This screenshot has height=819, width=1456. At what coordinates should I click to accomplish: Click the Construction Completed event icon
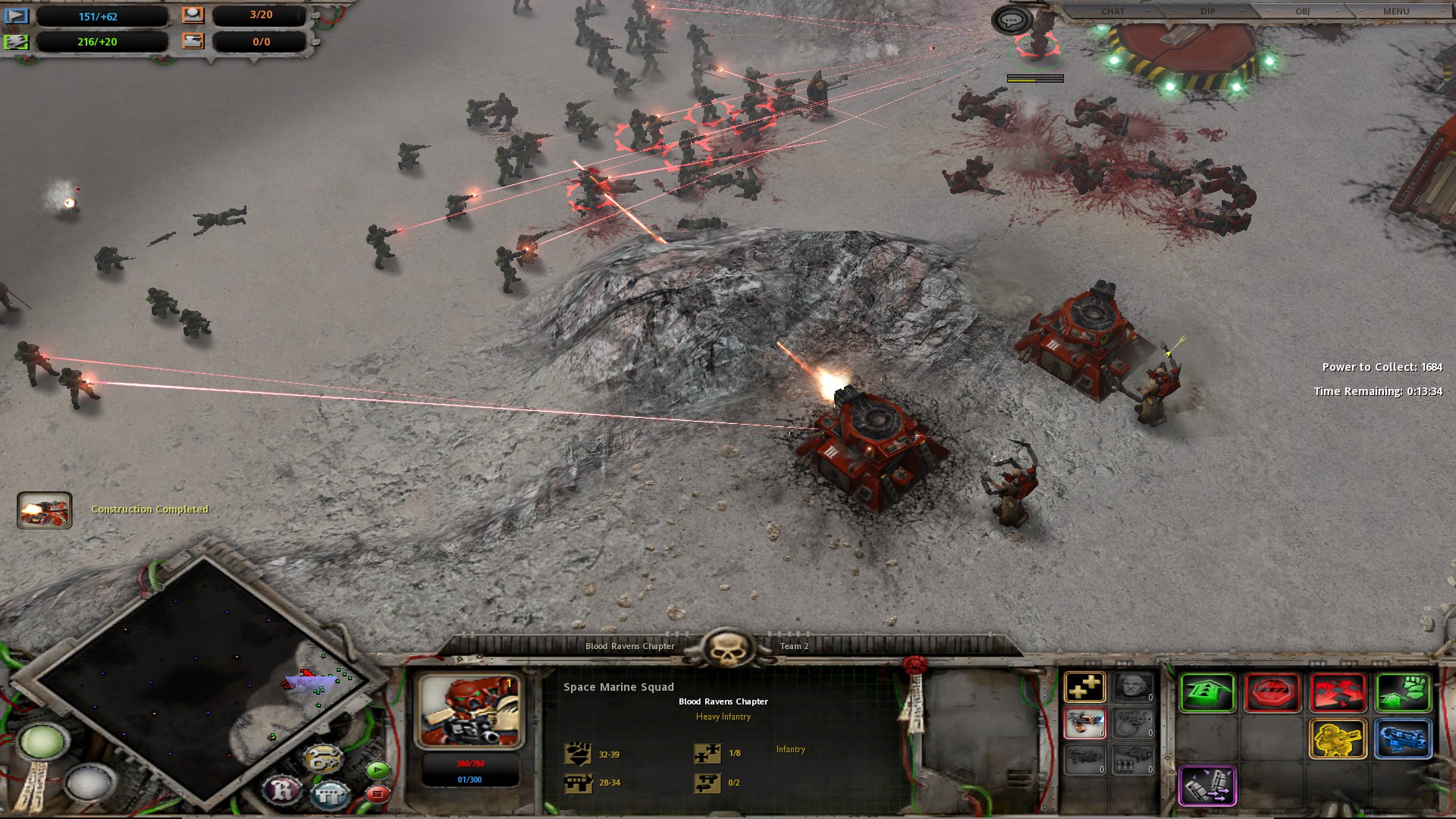45,510
